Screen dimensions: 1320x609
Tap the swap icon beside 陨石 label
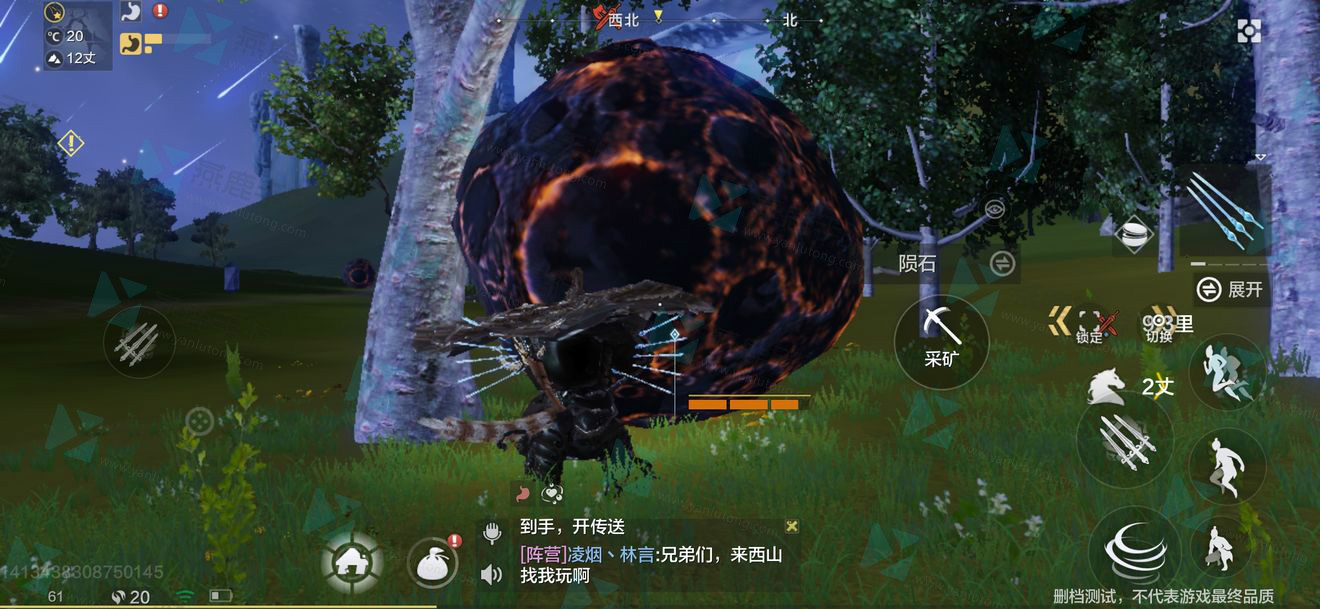click(x=1002, y=264)
